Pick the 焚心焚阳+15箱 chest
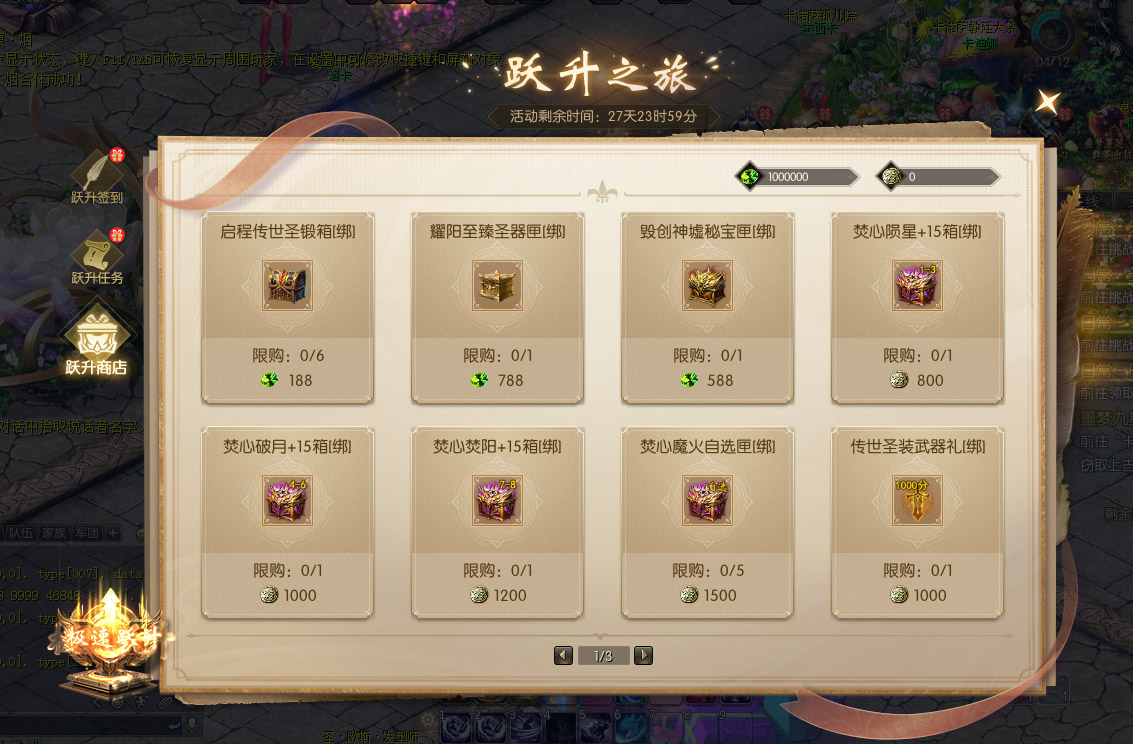Screen dimensions: 1133x744 click(498, 501)
